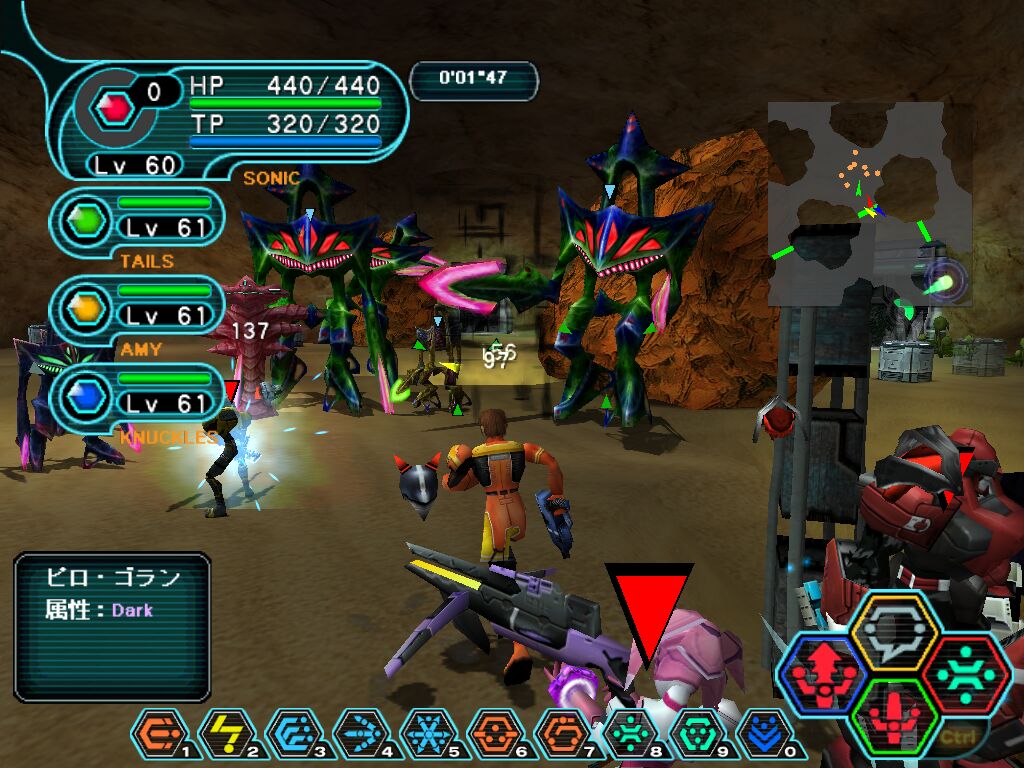
Task: Select the orange hexagon icon in slot 6
Action: (x=494, y=735)
